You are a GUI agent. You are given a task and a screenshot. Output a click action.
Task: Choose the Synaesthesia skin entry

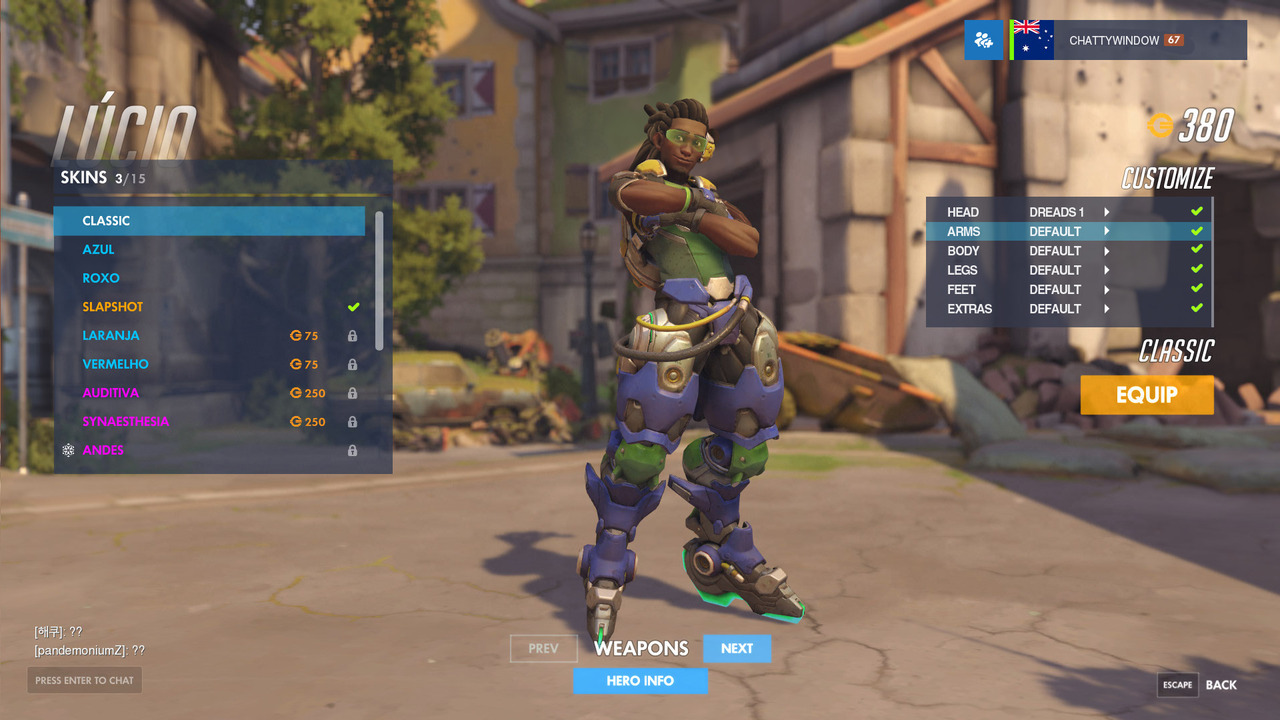pos(209,422)
